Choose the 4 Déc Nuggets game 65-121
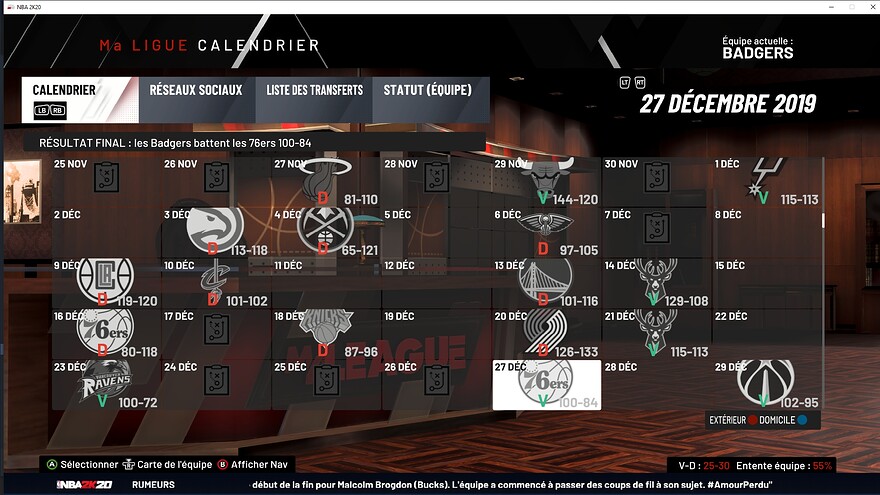 [x=326, y=232]
